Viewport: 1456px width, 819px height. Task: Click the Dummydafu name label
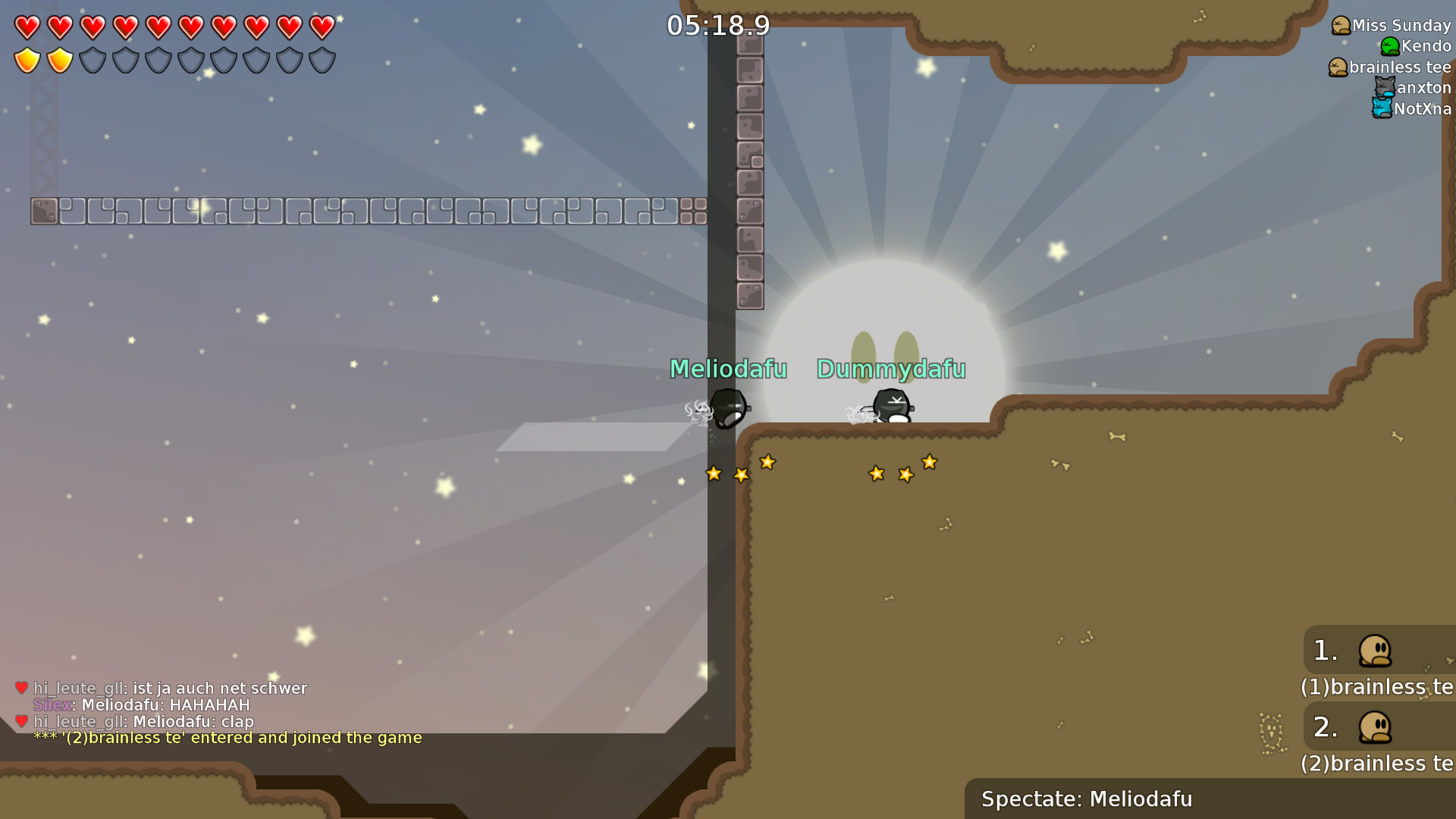[890, 370]
